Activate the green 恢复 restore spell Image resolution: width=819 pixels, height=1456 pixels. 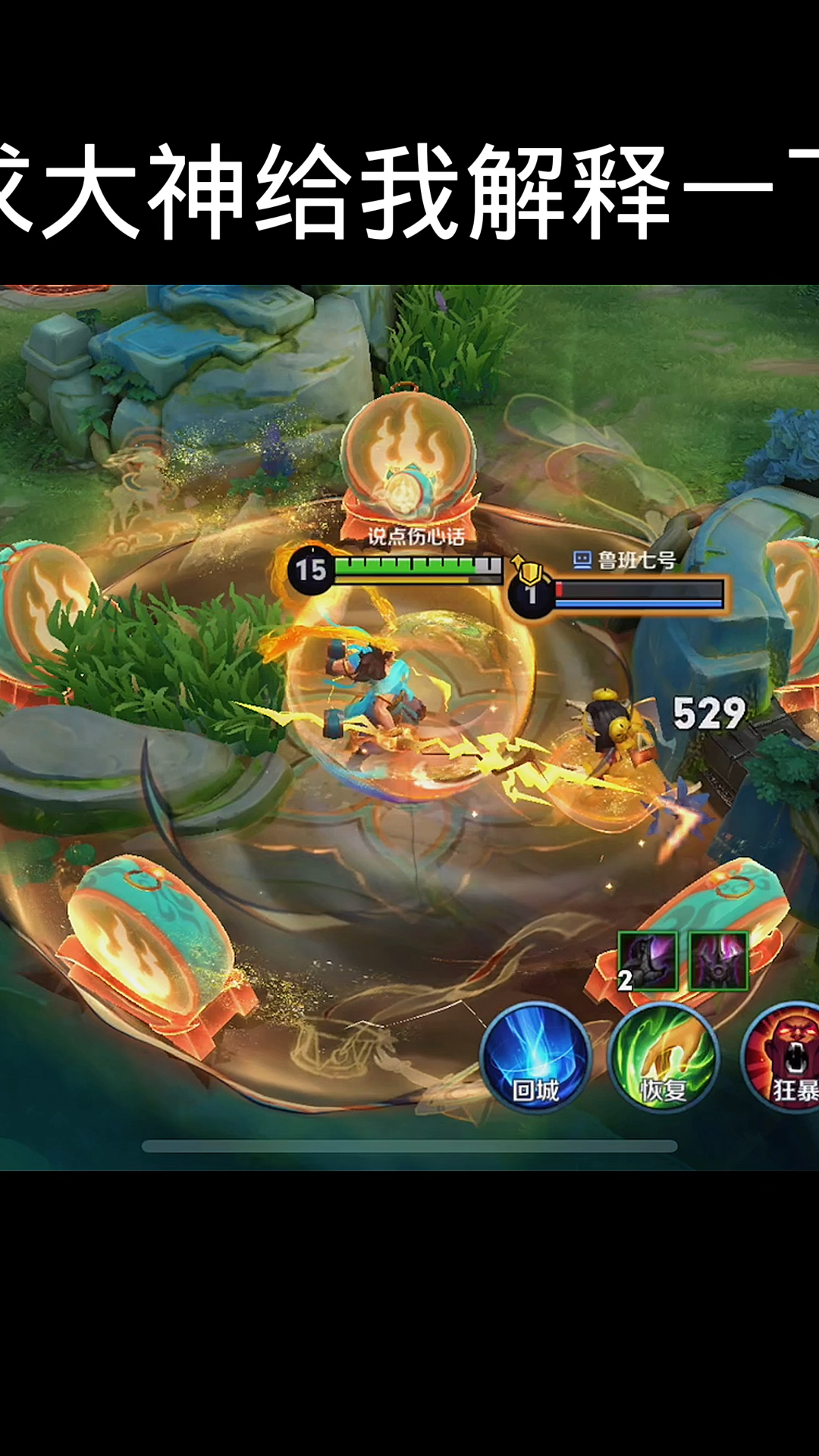tap(664, 1057)
